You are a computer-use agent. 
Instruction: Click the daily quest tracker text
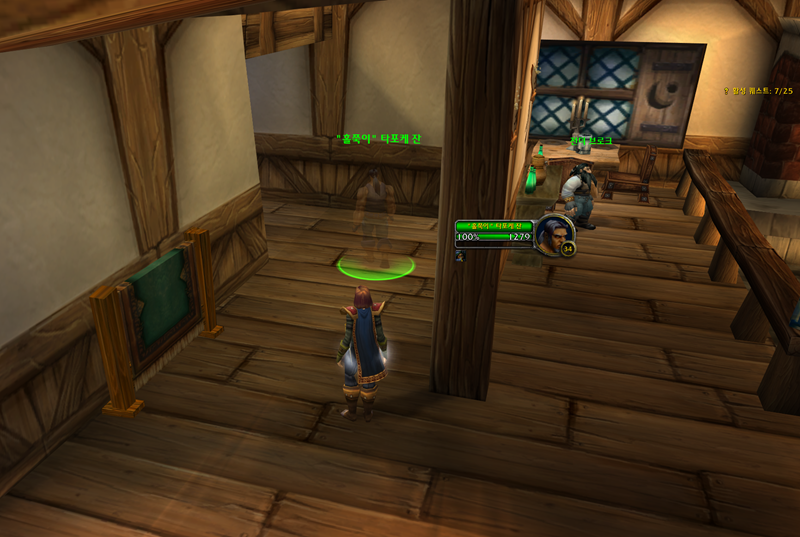[x=763, y=90]
